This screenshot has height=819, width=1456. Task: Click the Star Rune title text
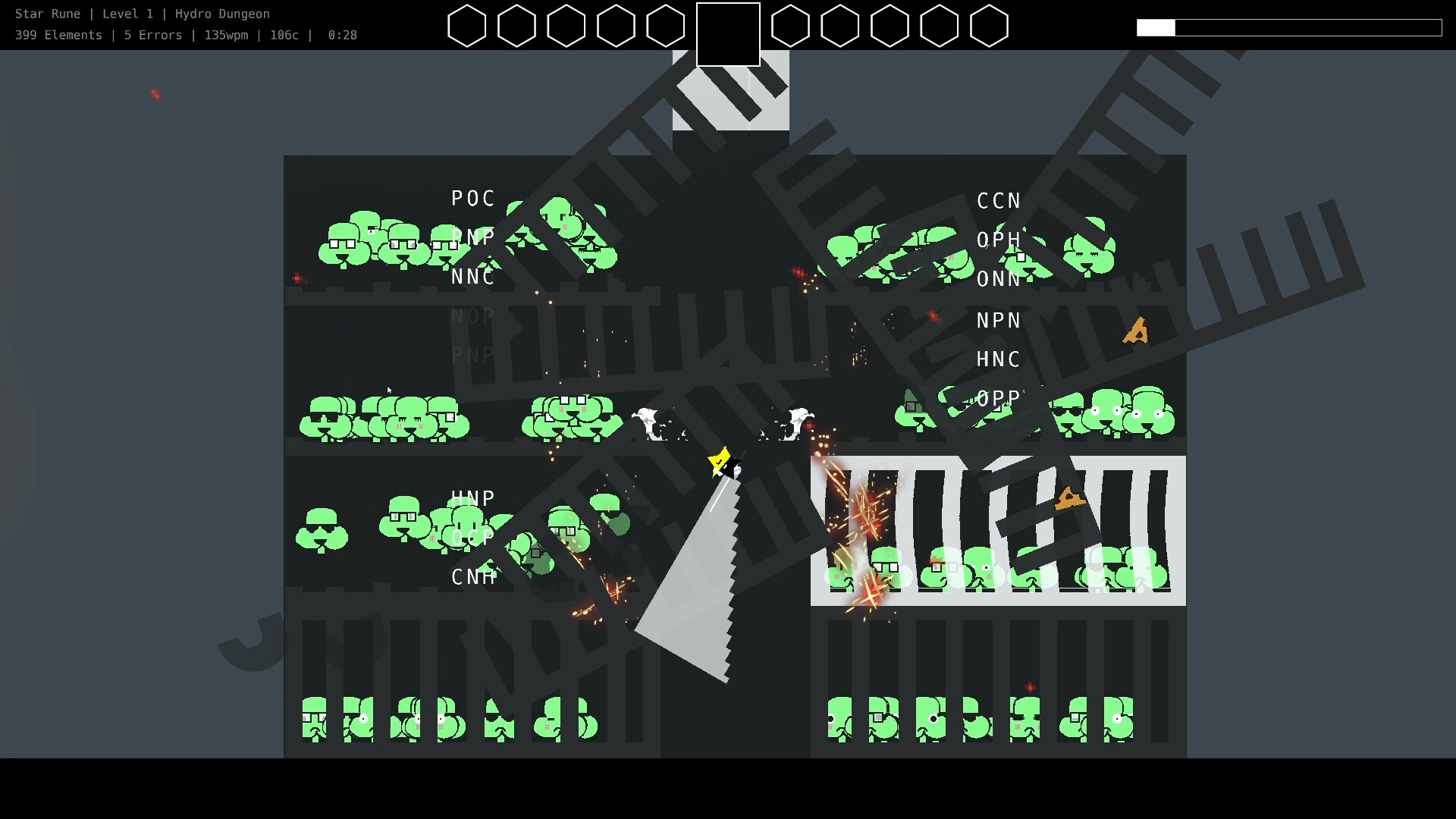pyautogui.click(x=47, y=13)
